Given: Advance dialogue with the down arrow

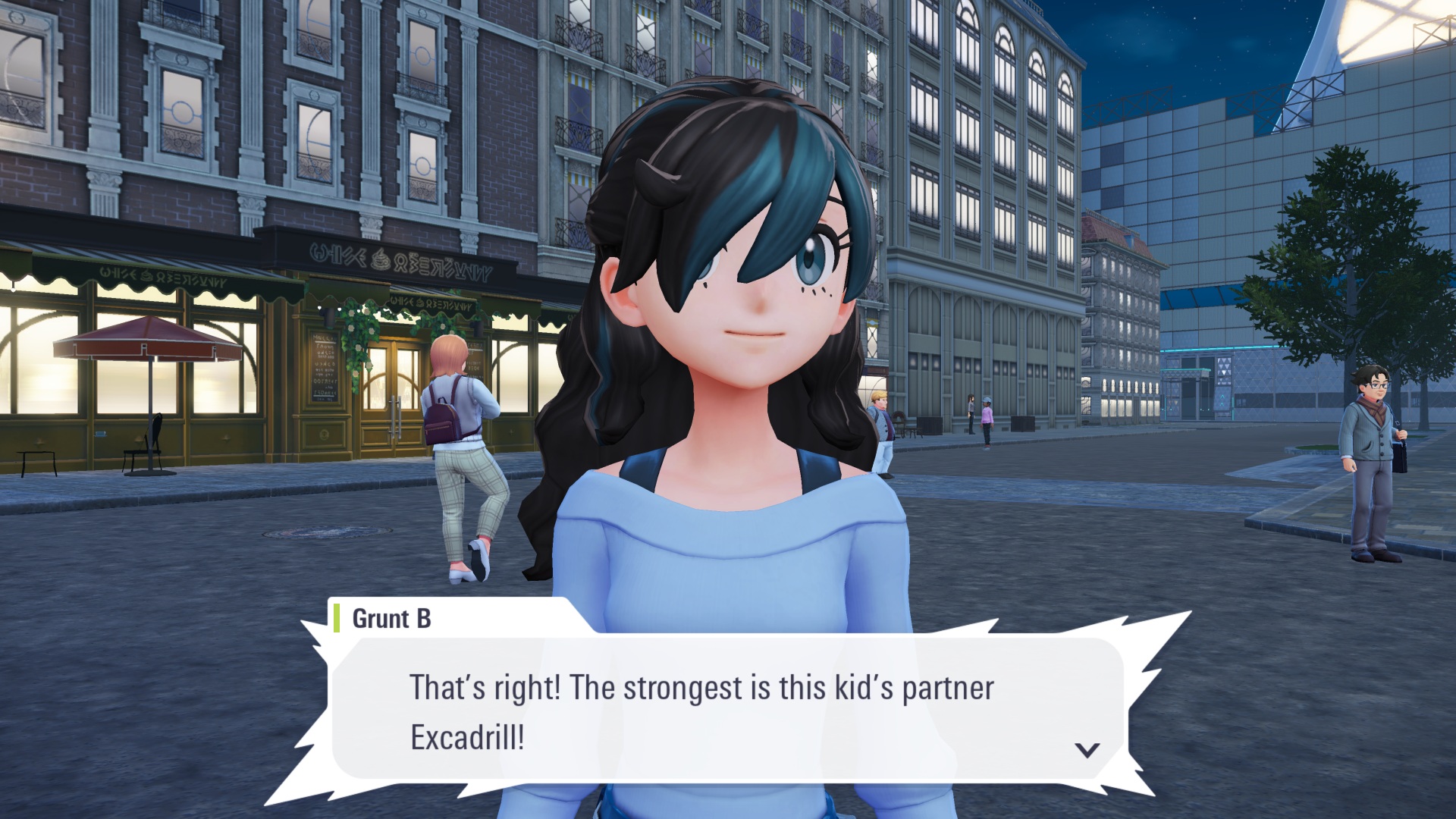Looking at the screenshot, I should point(1087,750).
